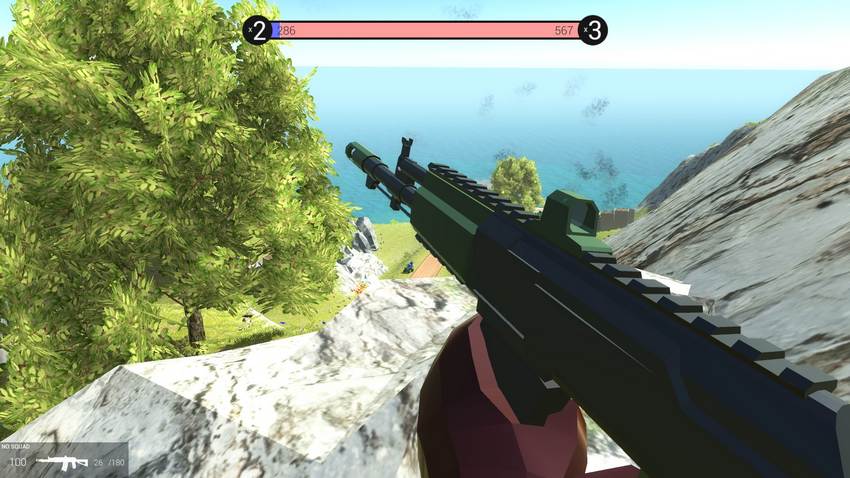Viewport: 850px width, 478px height.
Task: Click the NO SQUAD label
Action: tap(17, 446)
